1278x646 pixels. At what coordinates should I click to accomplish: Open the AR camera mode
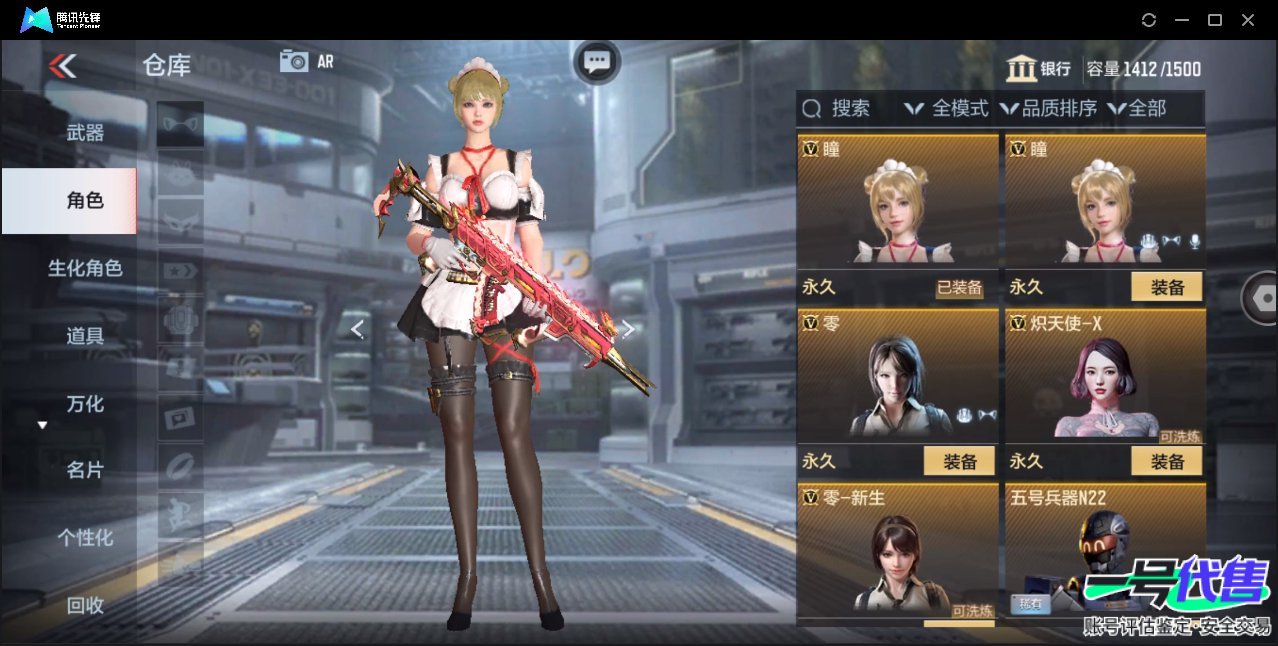coord(306,61)
